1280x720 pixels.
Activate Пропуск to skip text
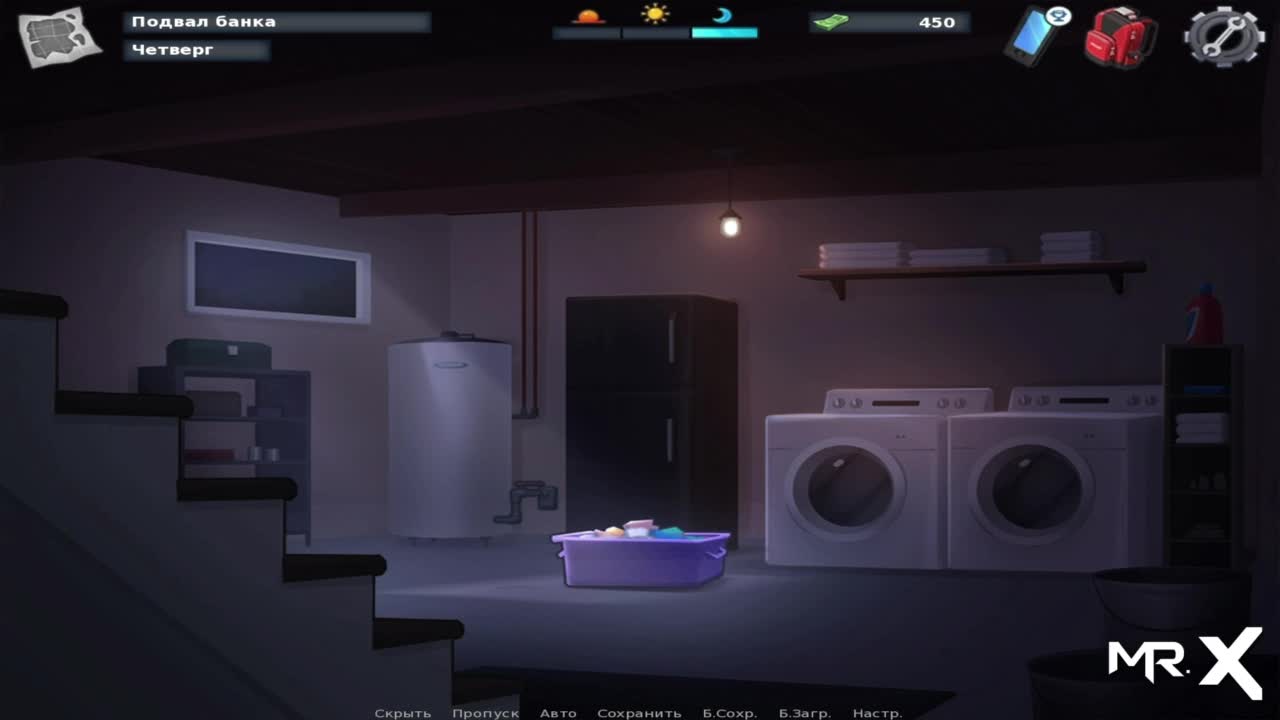tap(485, 713)
